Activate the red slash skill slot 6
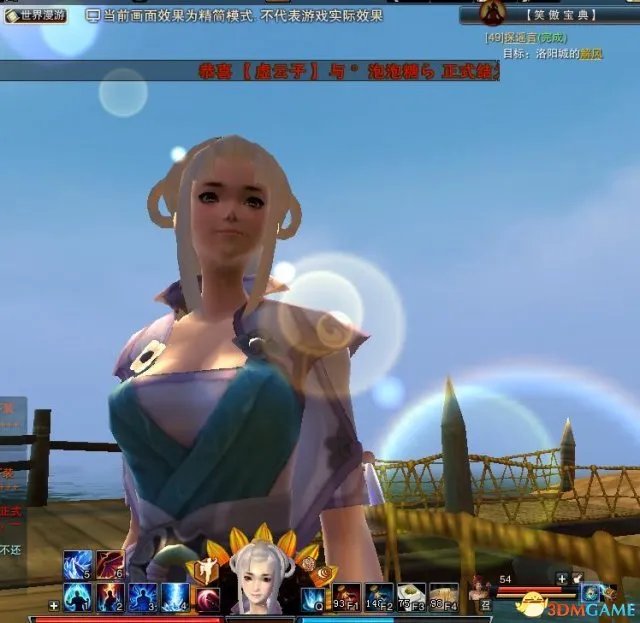The image size is (640, 623). tap(110, 565)
